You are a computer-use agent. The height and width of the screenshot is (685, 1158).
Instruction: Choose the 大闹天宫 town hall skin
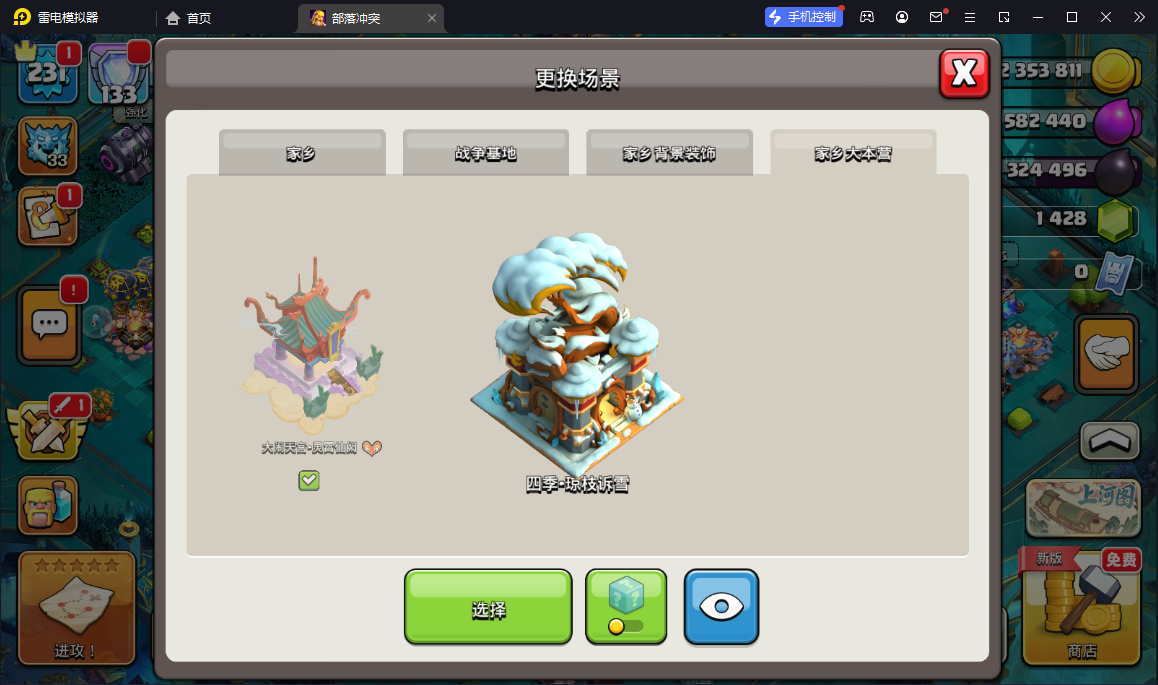(311, 350)
